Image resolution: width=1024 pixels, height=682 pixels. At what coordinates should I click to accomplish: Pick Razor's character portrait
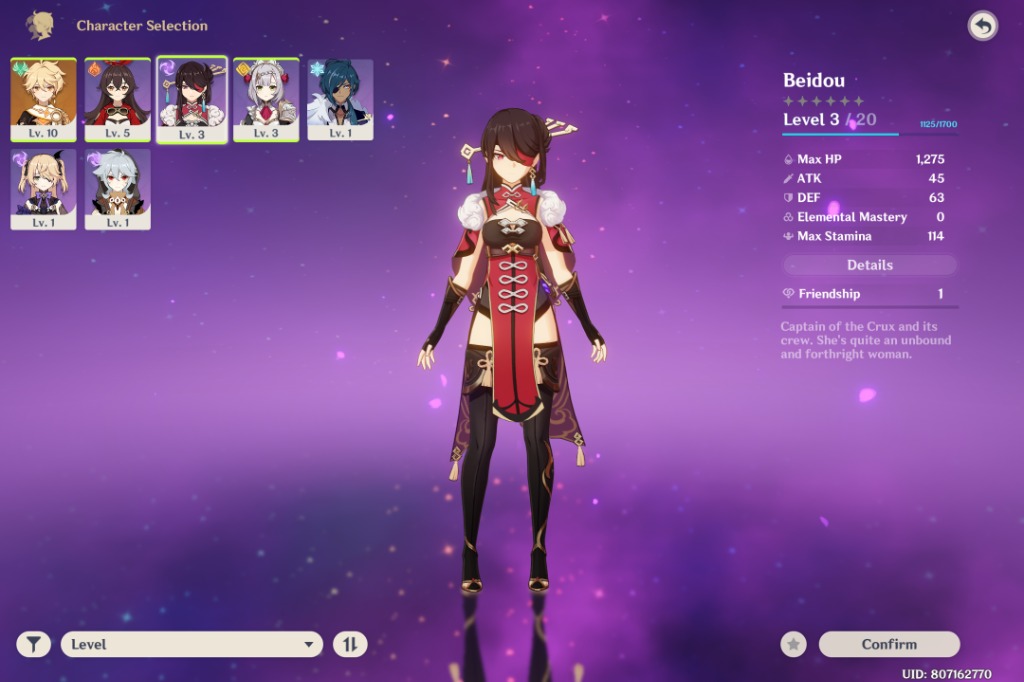pyautogui.click(x=117, y=188)
